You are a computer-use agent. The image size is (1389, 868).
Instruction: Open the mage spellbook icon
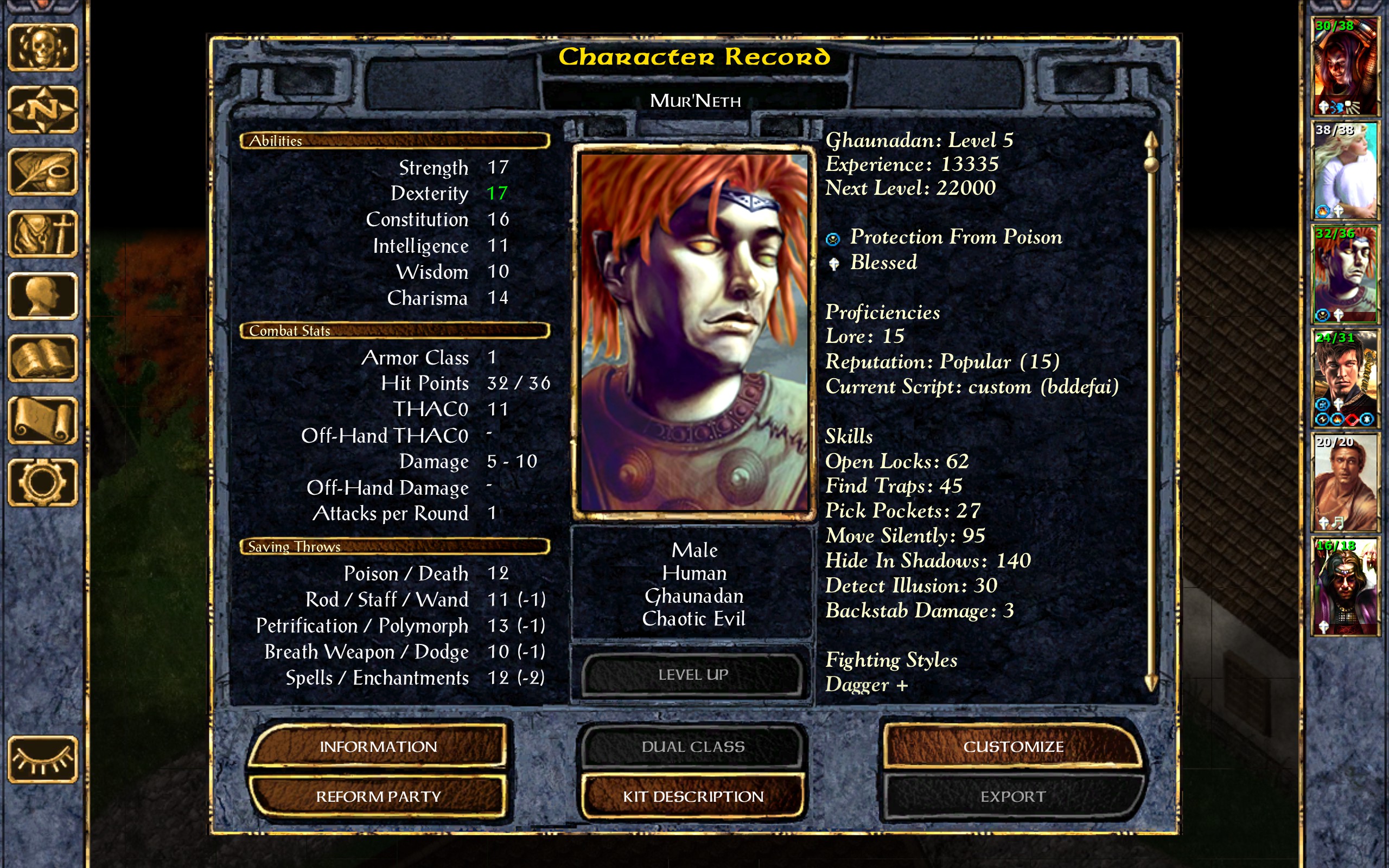(x=42, y=358)
